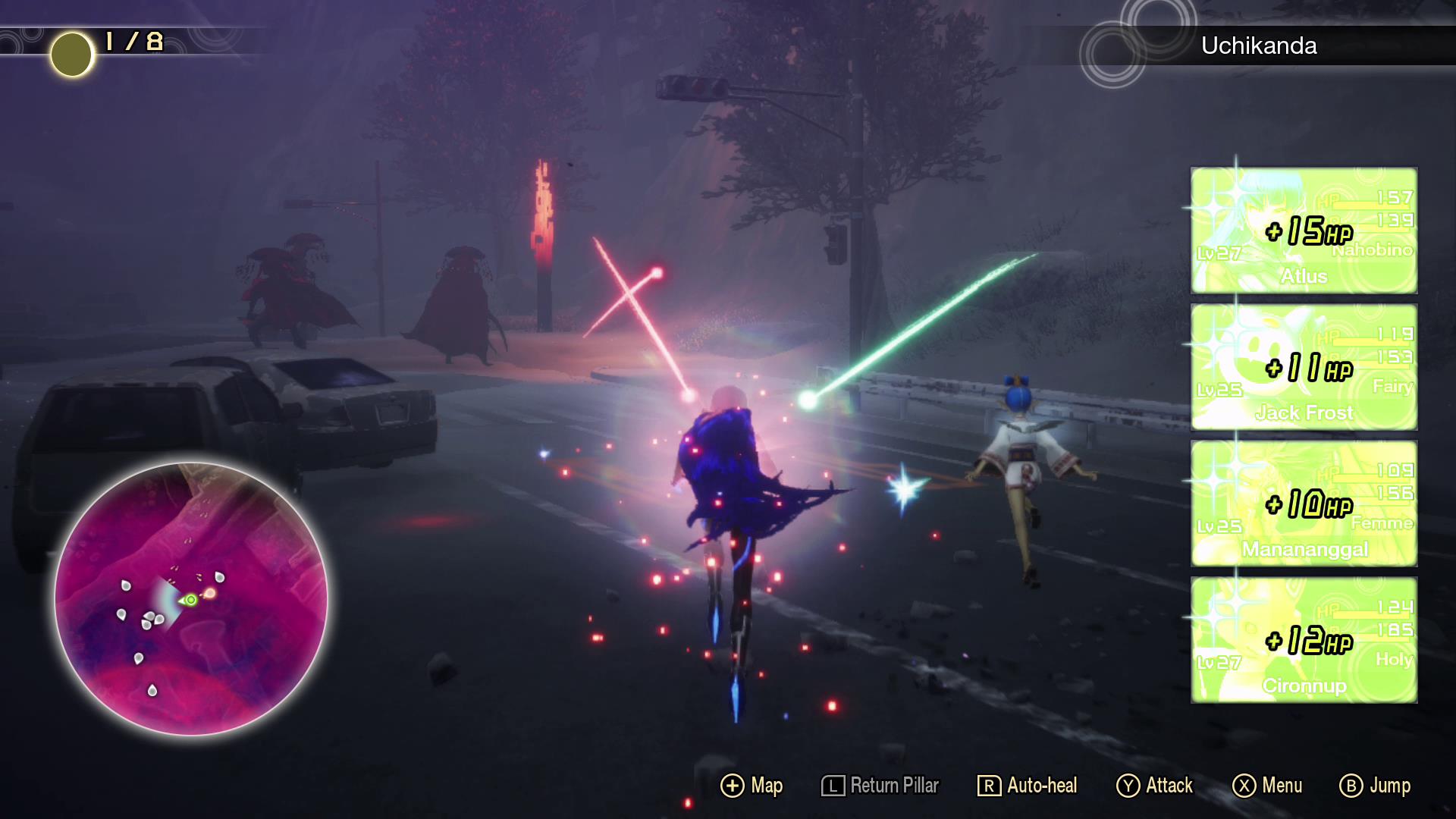Open the circular minimap

[191, 598]
